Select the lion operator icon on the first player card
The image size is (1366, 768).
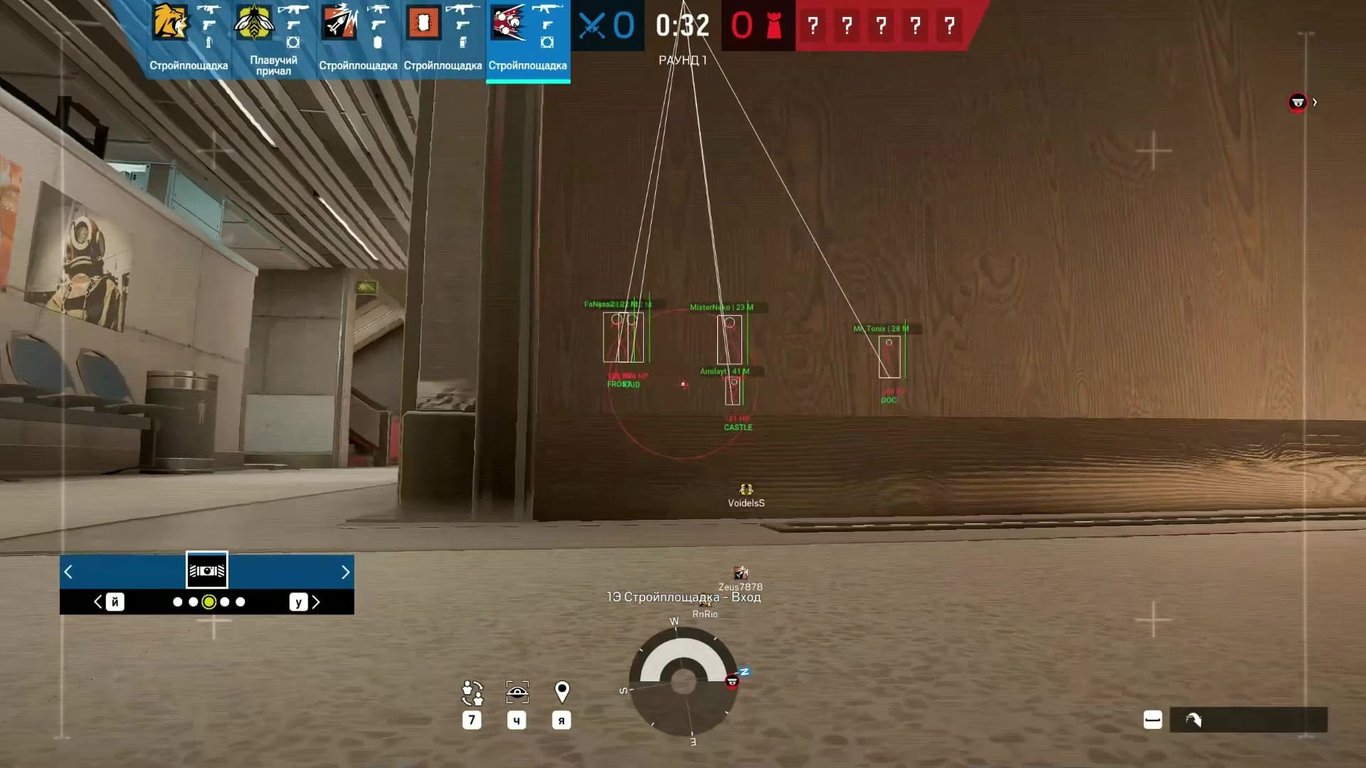pos(168,22)
